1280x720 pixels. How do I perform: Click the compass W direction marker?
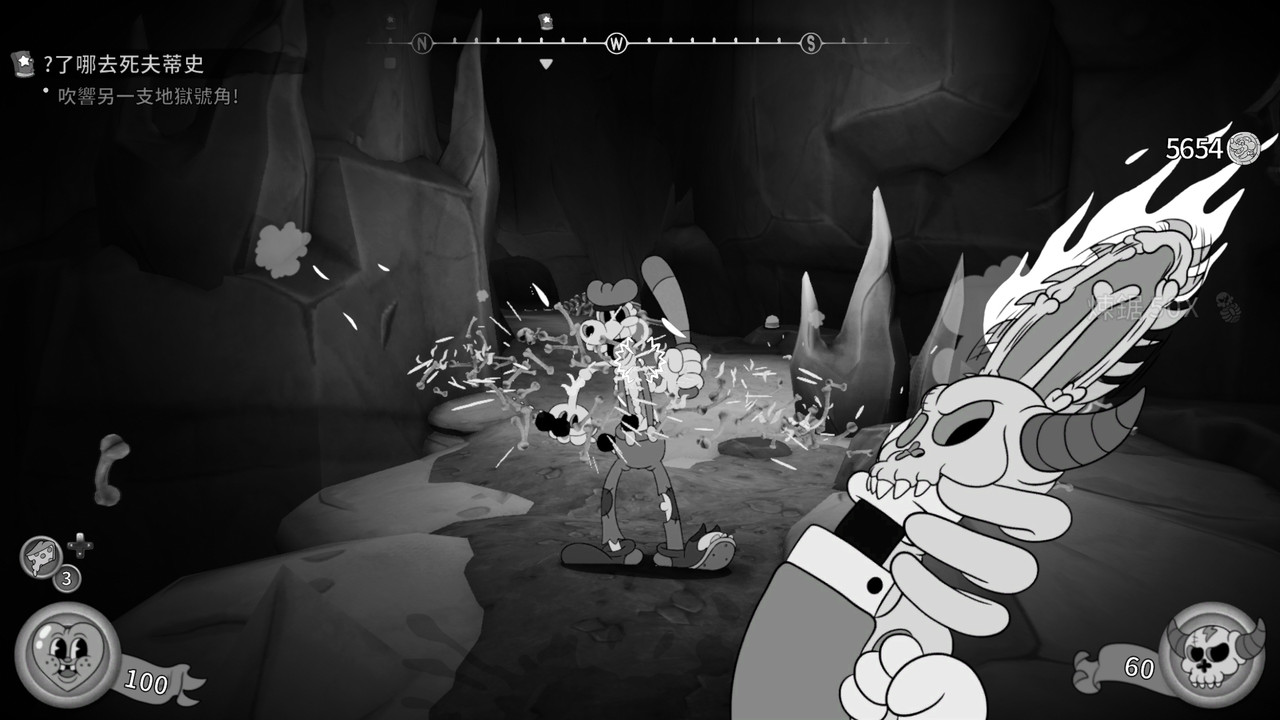tap(617, 43)
